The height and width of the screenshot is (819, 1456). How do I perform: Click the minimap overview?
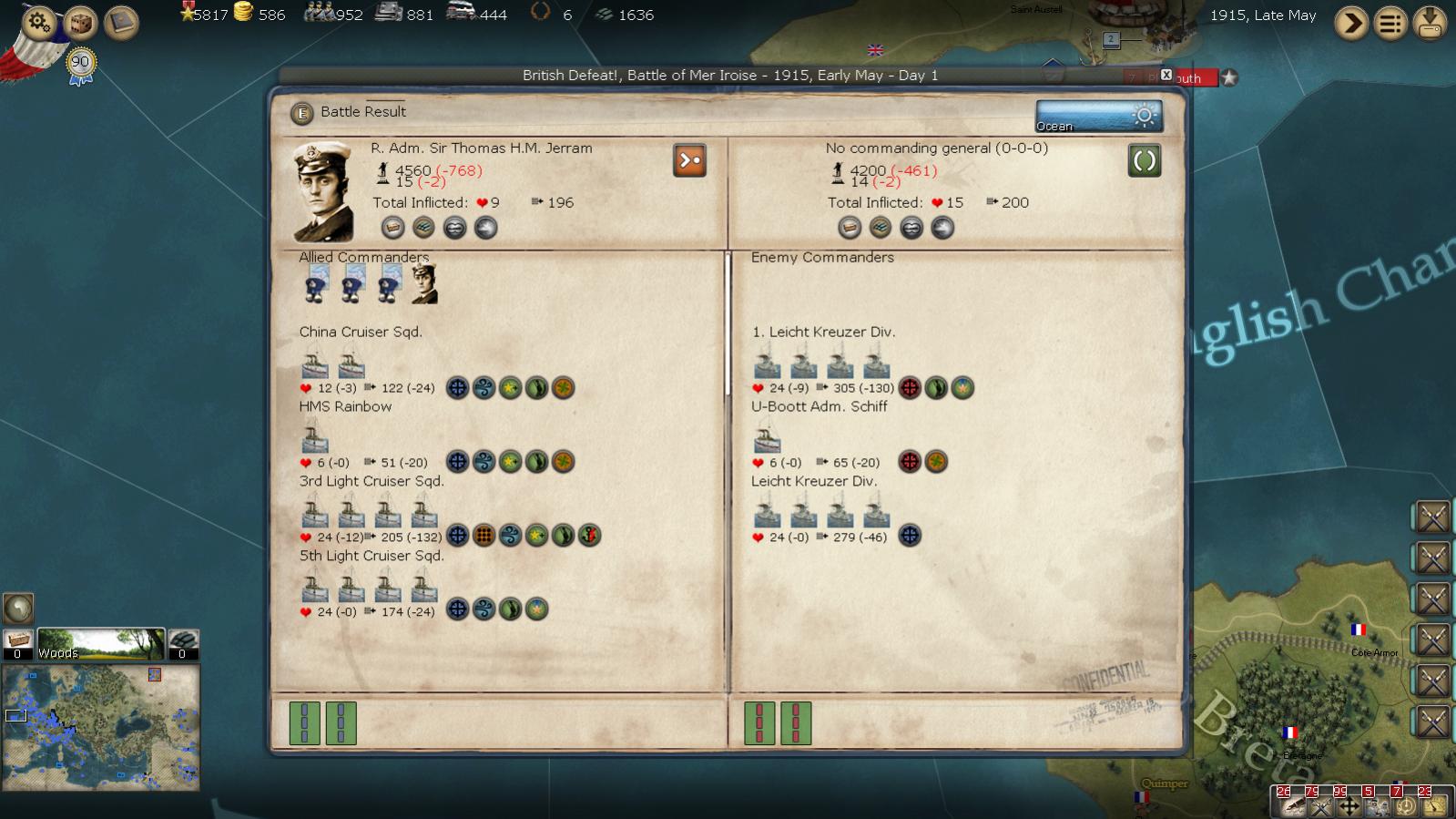(101, 727)
